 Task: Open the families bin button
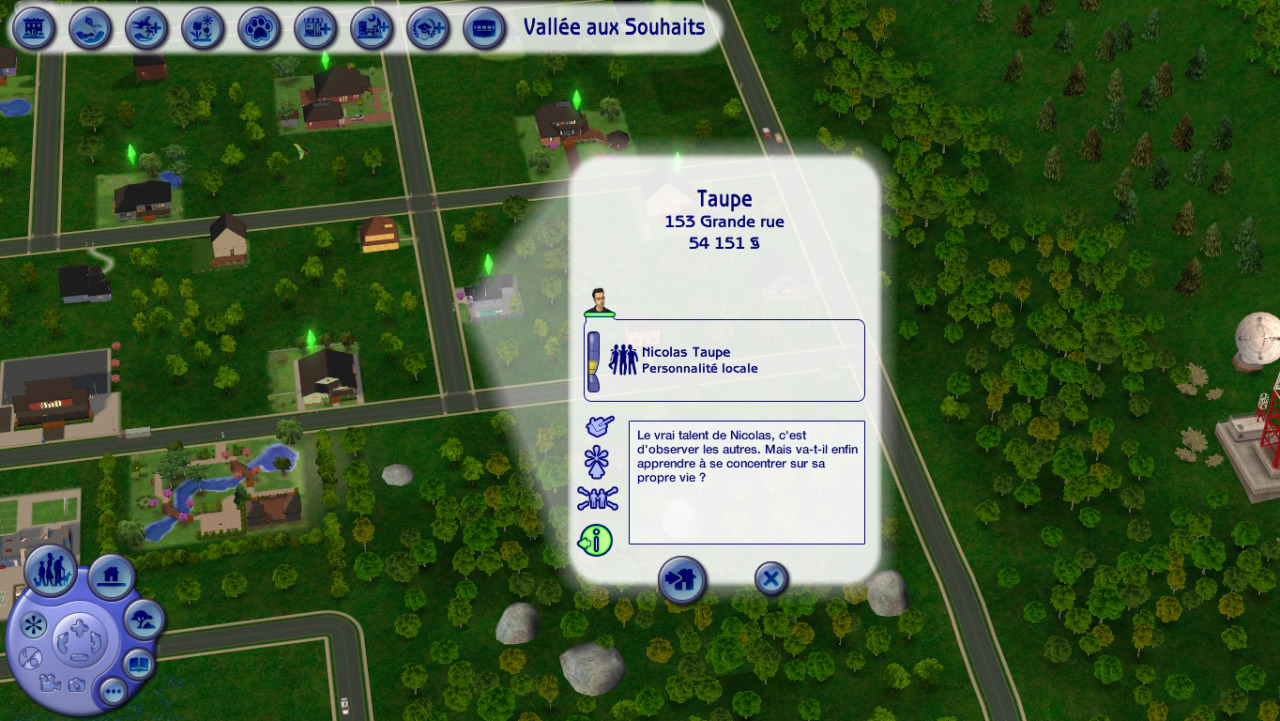[x=50, y=571]
